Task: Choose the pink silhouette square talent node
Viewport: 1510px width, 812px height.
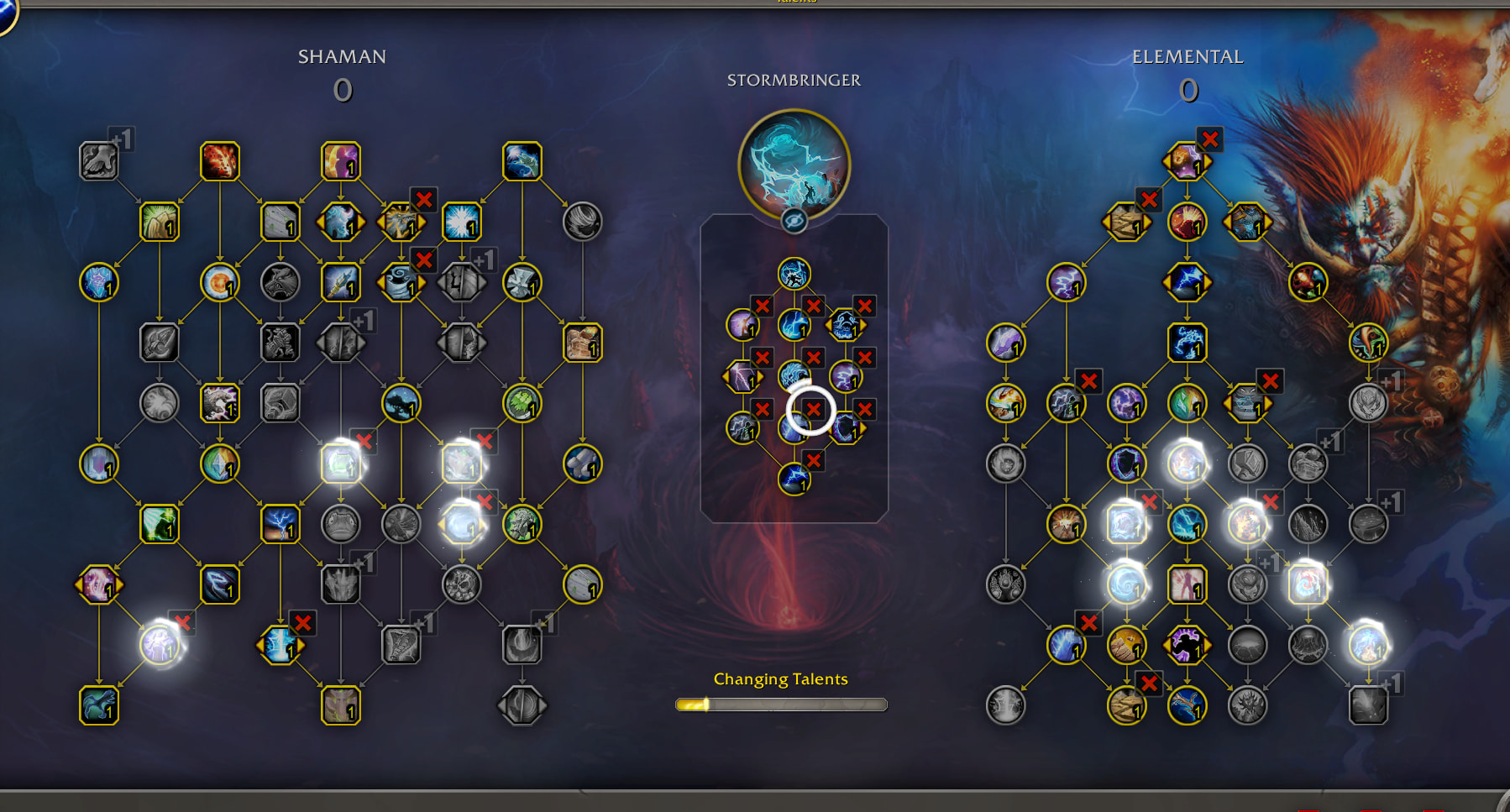Action: [1187, 584]
